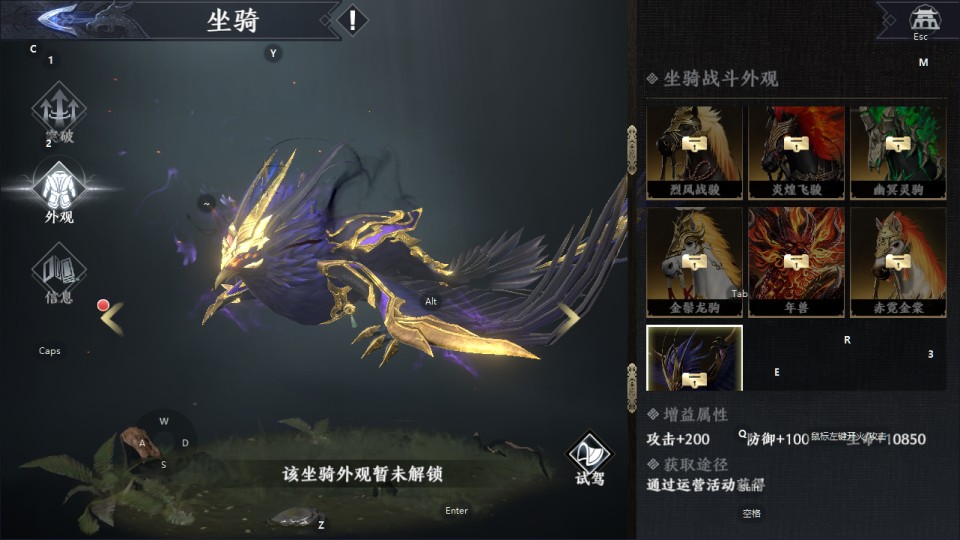
Task: Open the 信息 information tab
Action: pyautogui.click(x=59, y=272)
